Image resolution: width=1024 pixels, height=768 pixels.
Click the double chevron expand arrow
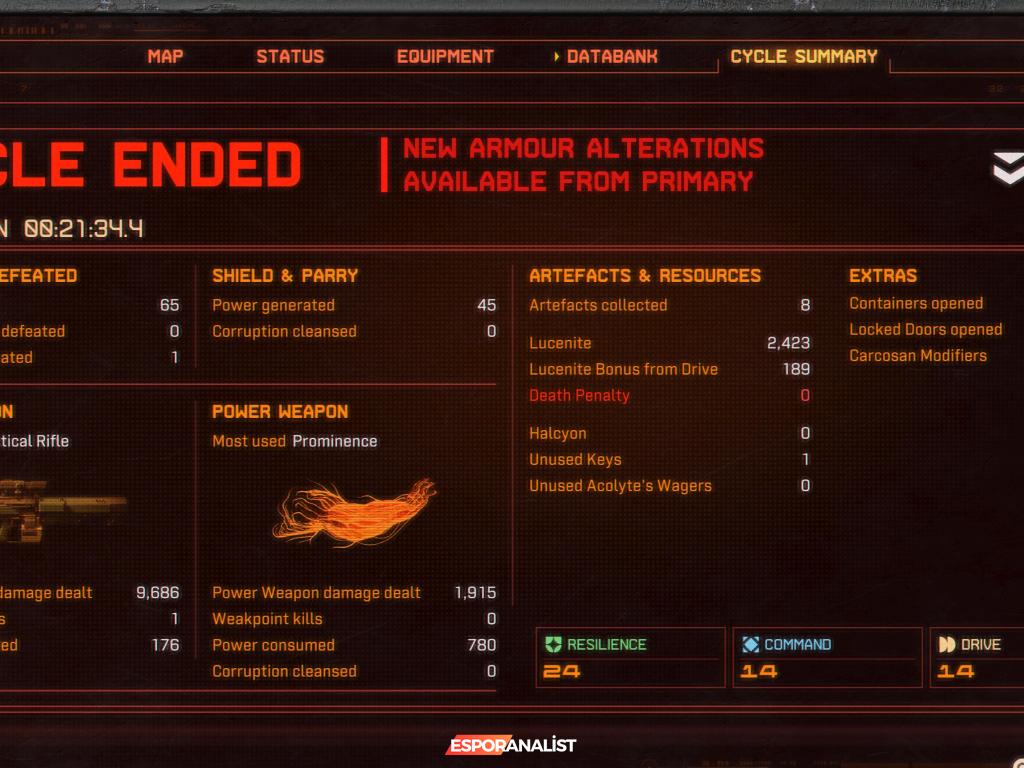1007,168
